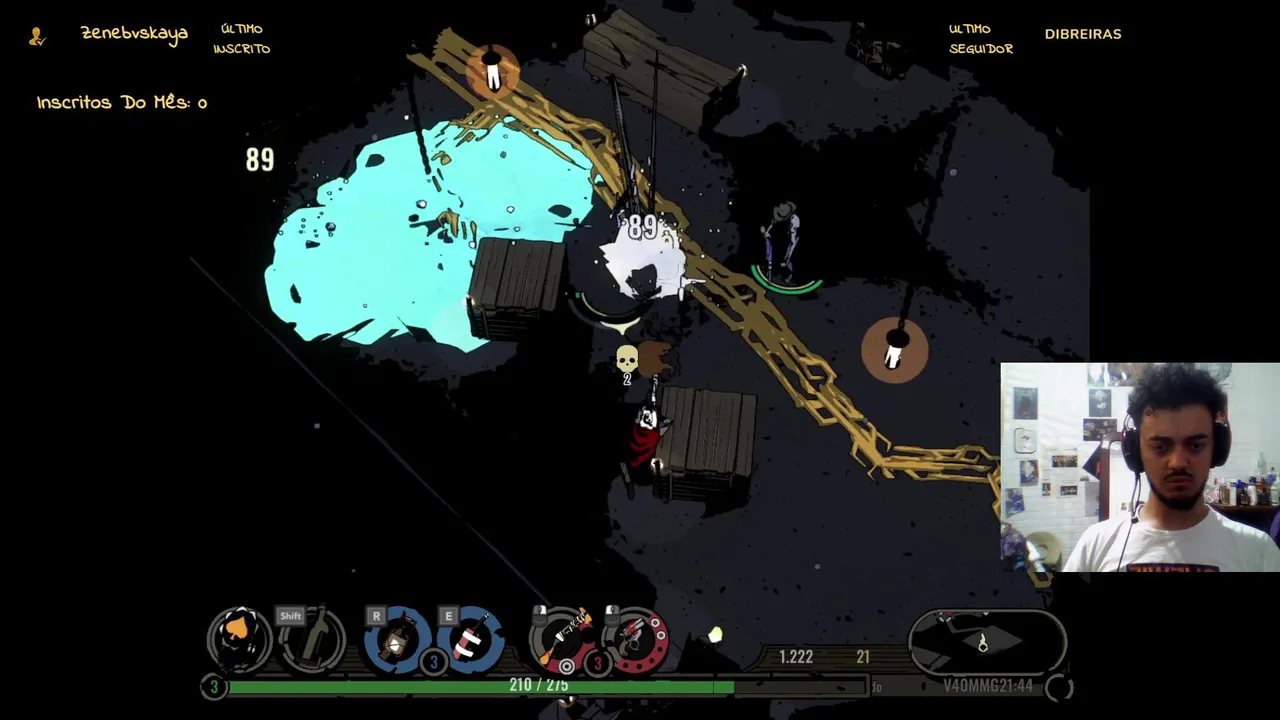The height and width of the screenshot is (720, 1280).
Task: Click the webcam overlay of the streamer
Action: coord(1139,468)
